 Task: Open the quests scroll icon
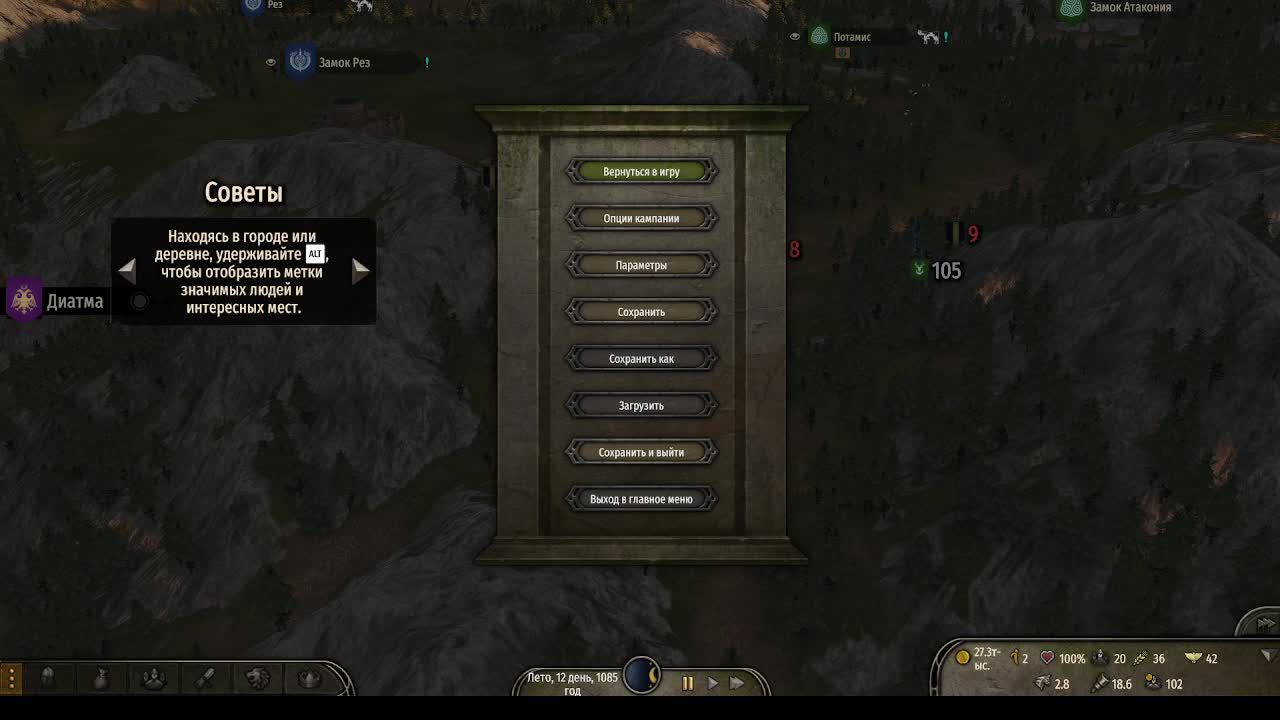(204, 678)
